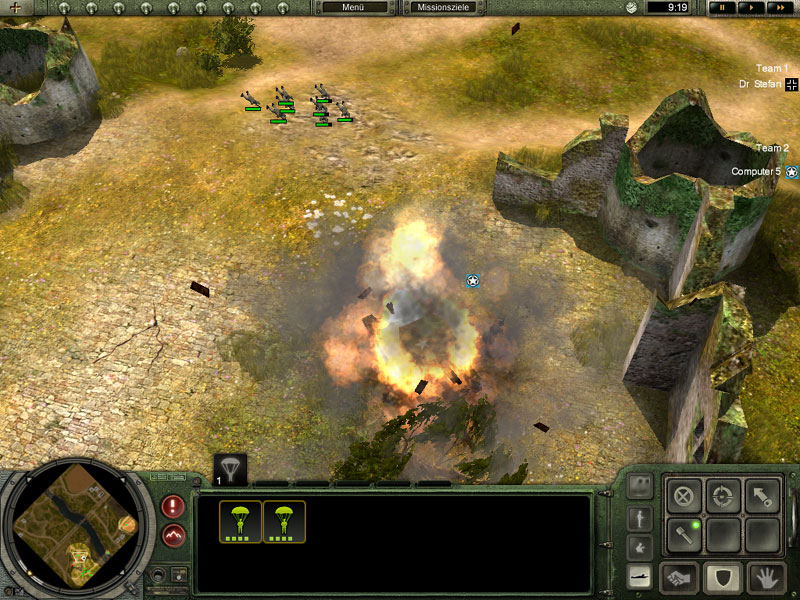The image size is (800, 600).
Task: Choose the arrow move command
Action: tap(762, 495)
